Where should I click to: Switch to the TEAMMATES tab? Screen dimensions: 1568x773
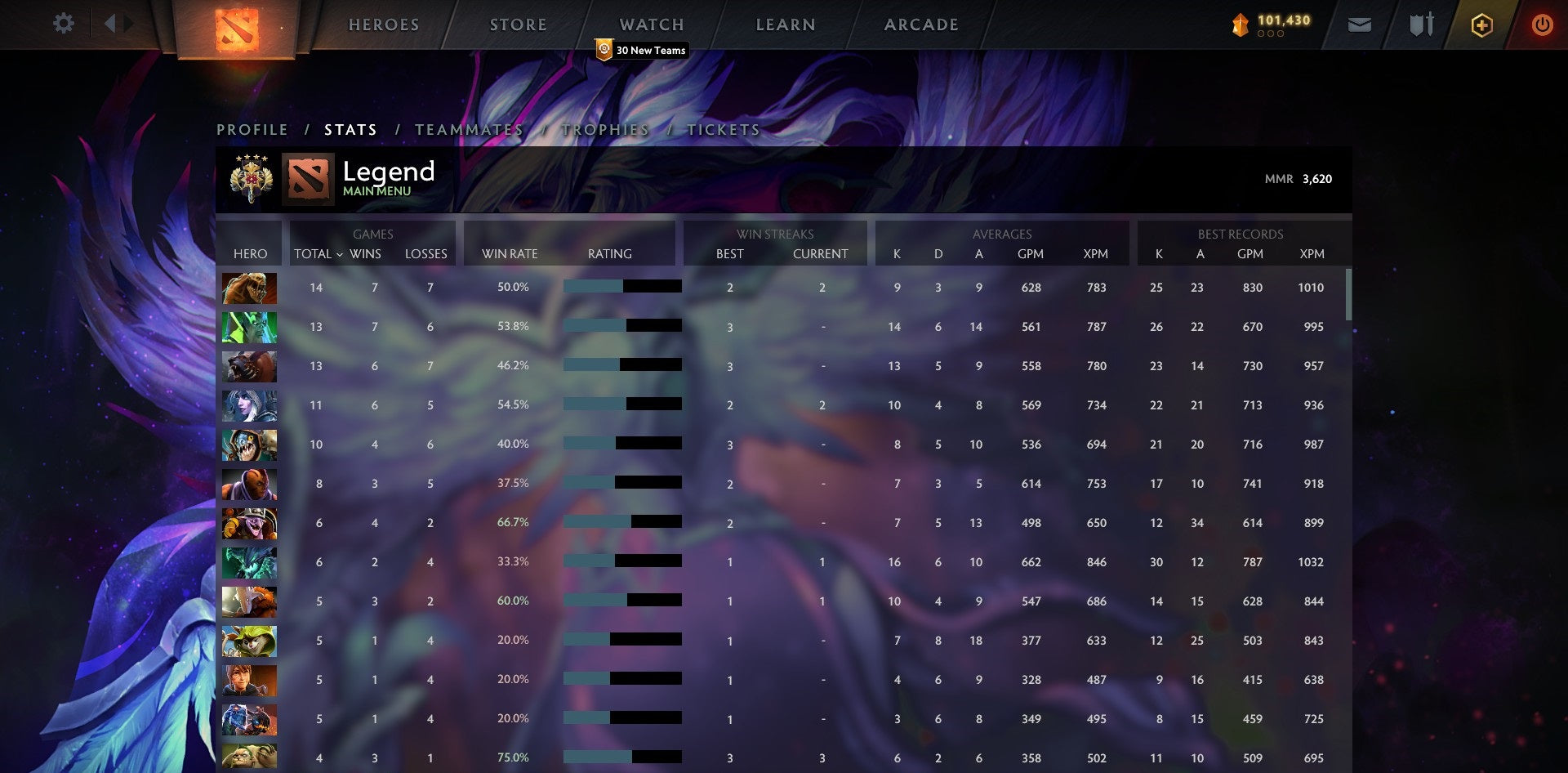click(x=471, y=129)
